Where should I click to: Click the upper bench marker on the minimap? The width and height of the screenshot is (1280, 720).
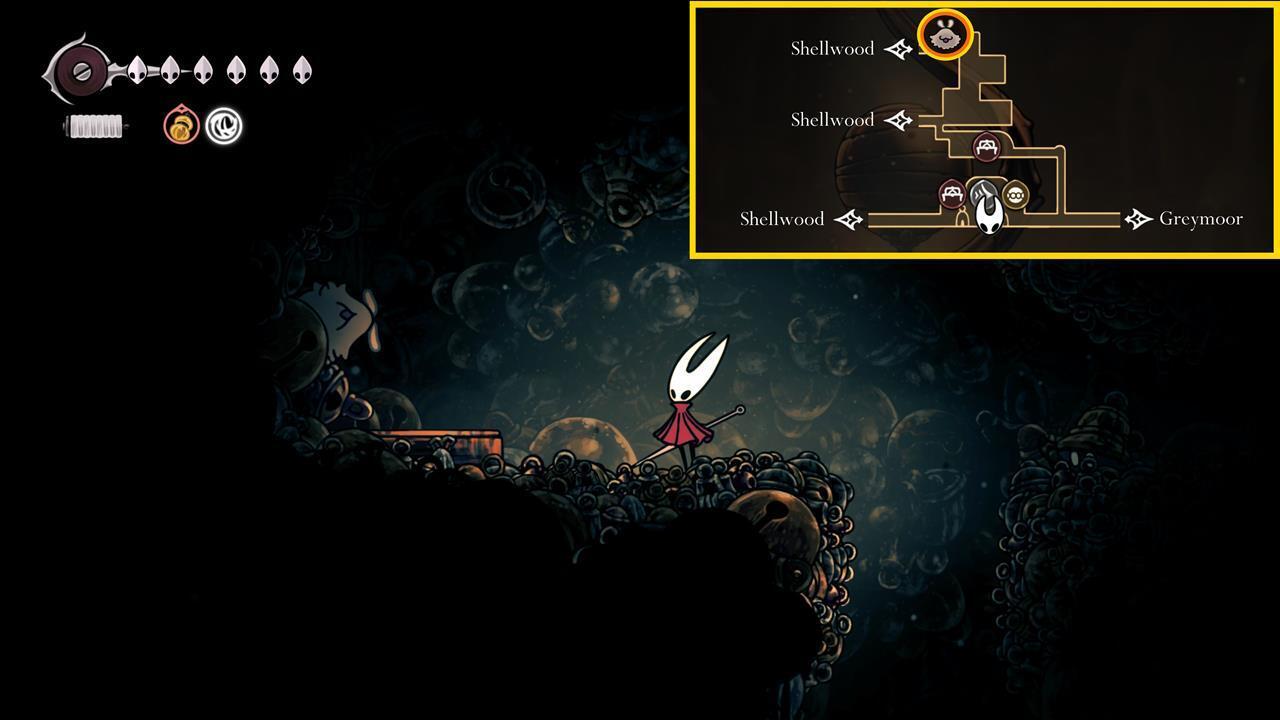[985, 146]
